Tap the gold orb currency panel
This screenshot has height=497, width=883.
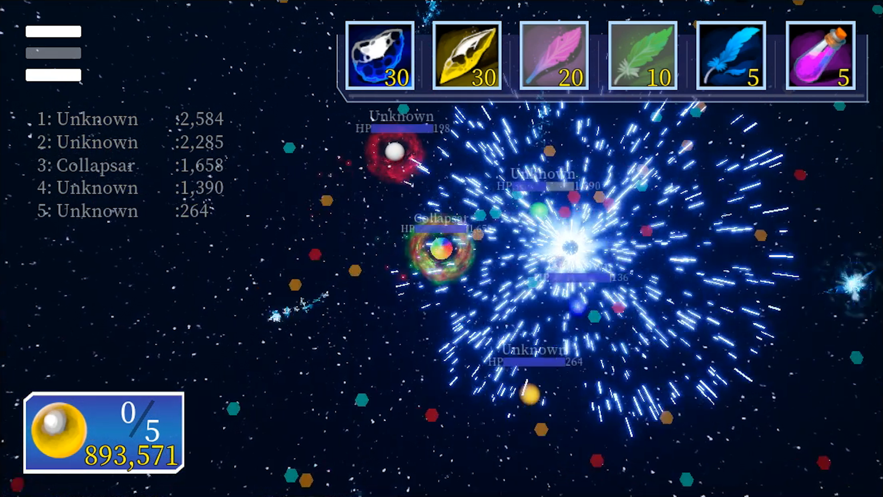(x=104, y=432)
